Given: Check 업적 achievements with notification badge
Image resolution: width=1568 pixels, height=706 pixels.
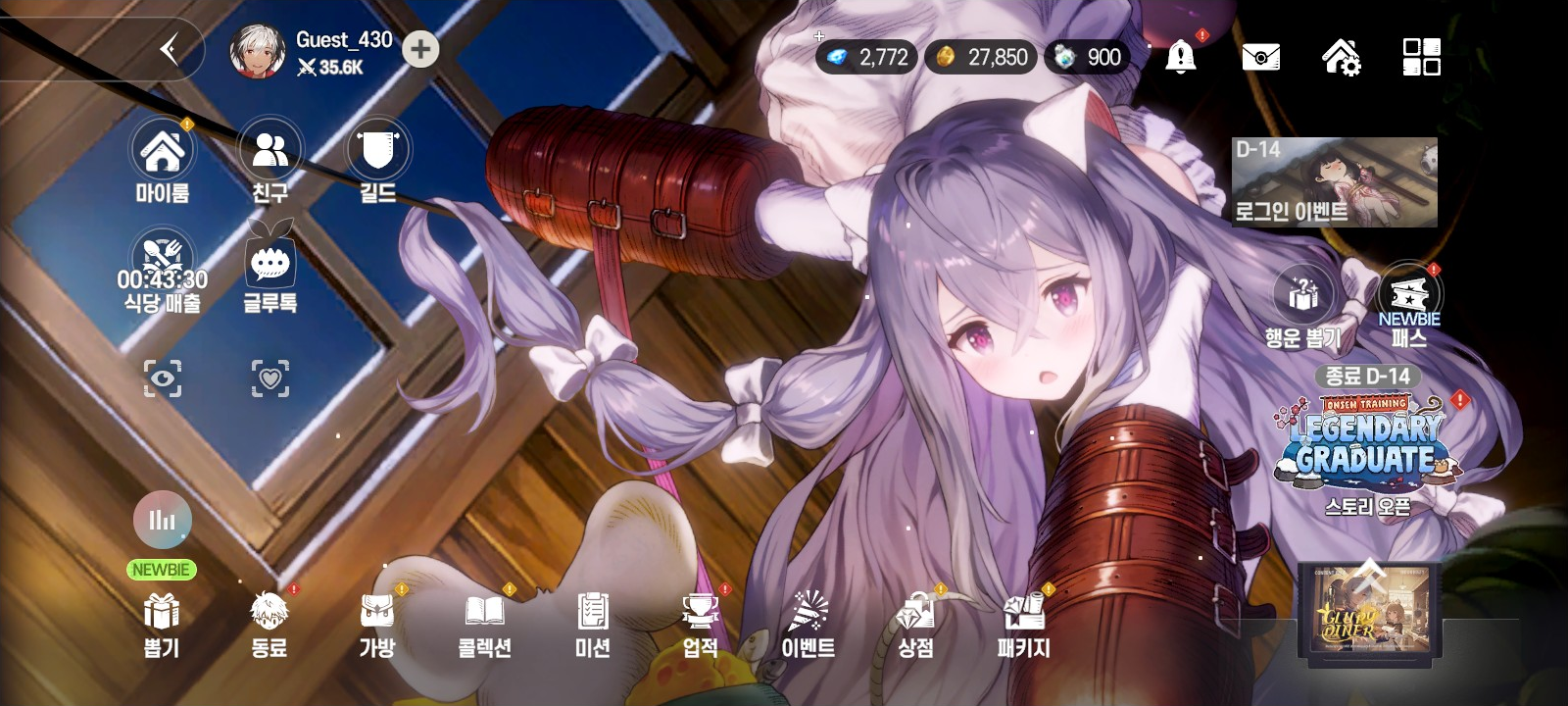Looking at the screenshot, I should [x=700, y=620].
